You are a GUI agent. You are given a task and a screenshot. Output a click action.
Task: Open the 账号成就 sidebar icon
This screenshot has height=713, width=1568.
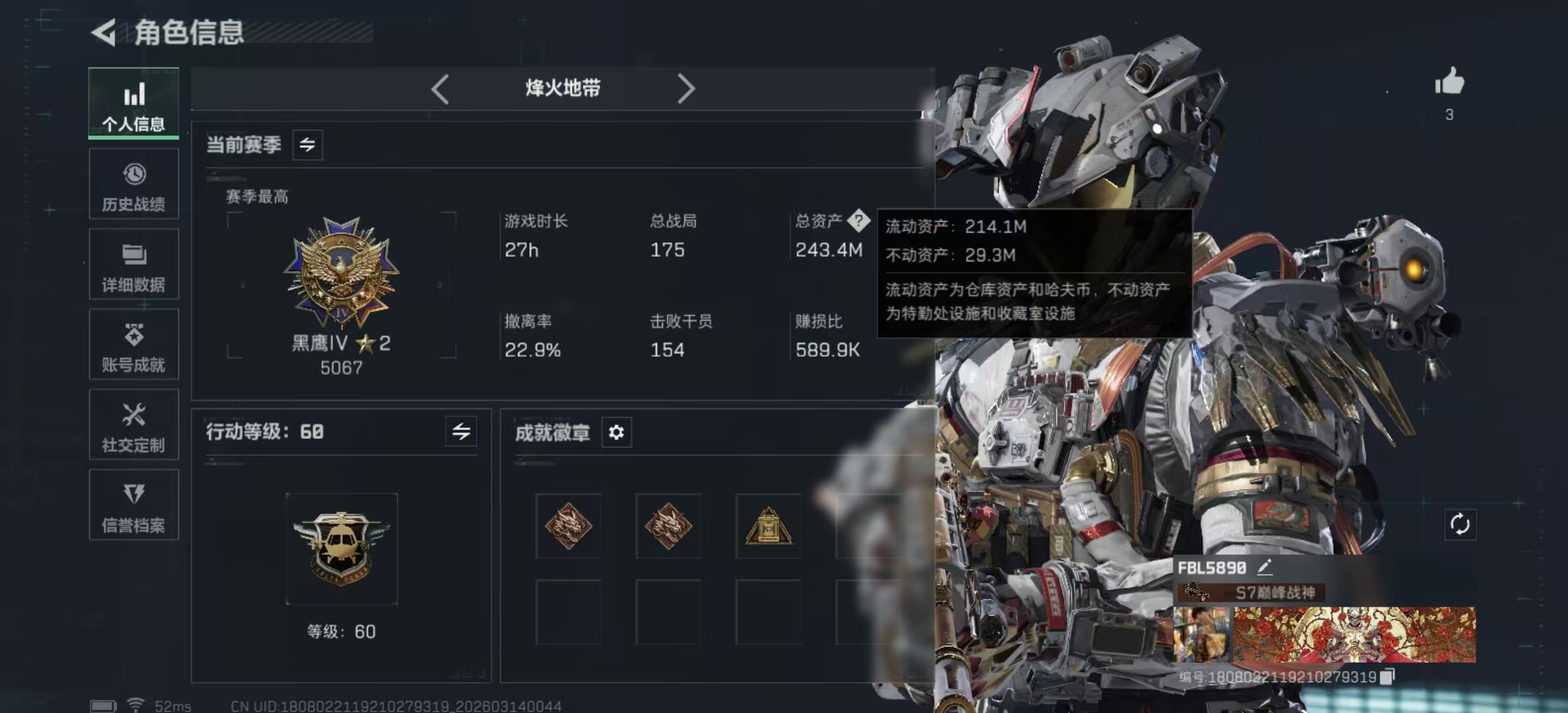pyautogui.click(x=134, y=345)
